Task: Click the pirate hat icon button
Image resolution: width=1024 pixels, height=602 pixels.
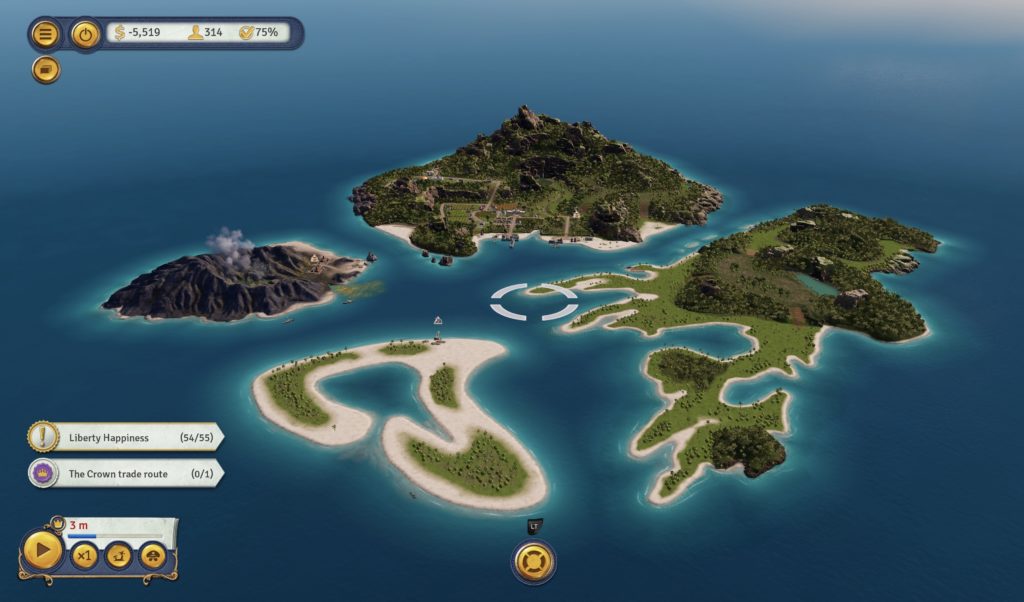Action: click(152, 555)
